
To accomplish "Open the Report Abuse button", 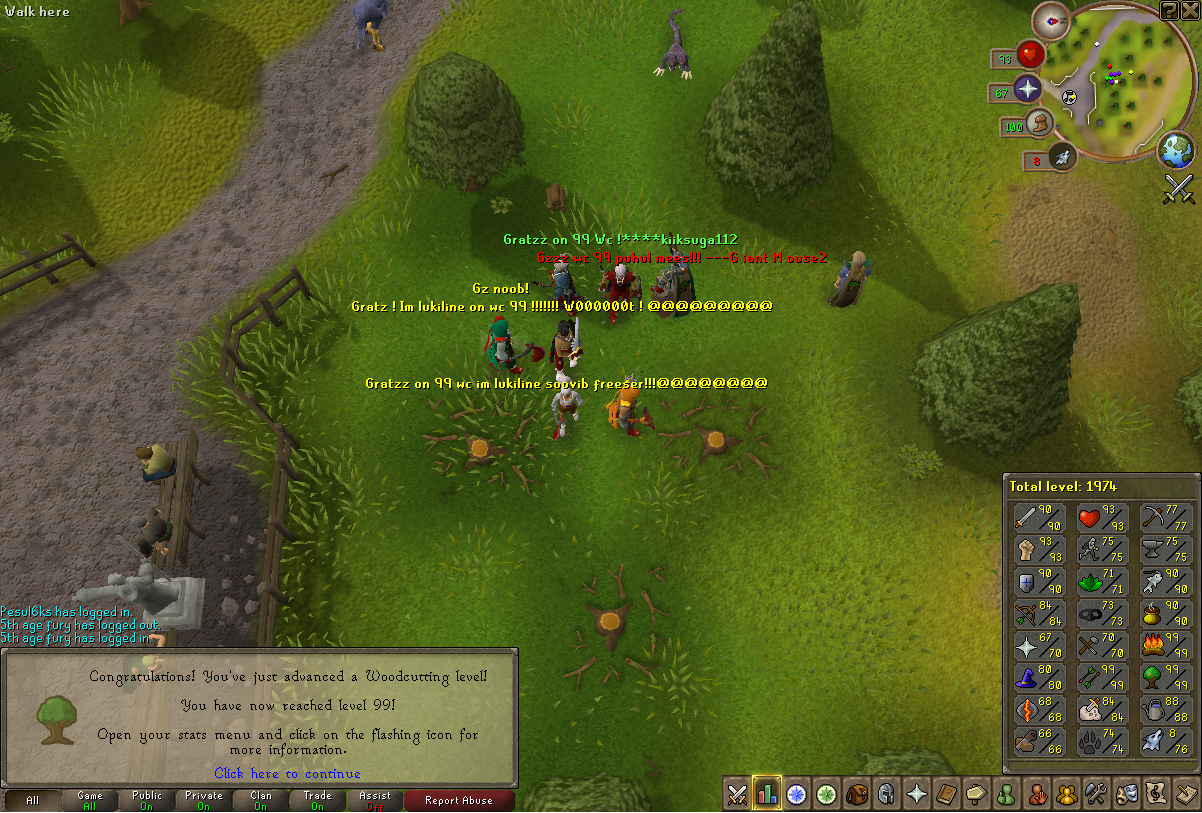I will (x=457, y=800).
